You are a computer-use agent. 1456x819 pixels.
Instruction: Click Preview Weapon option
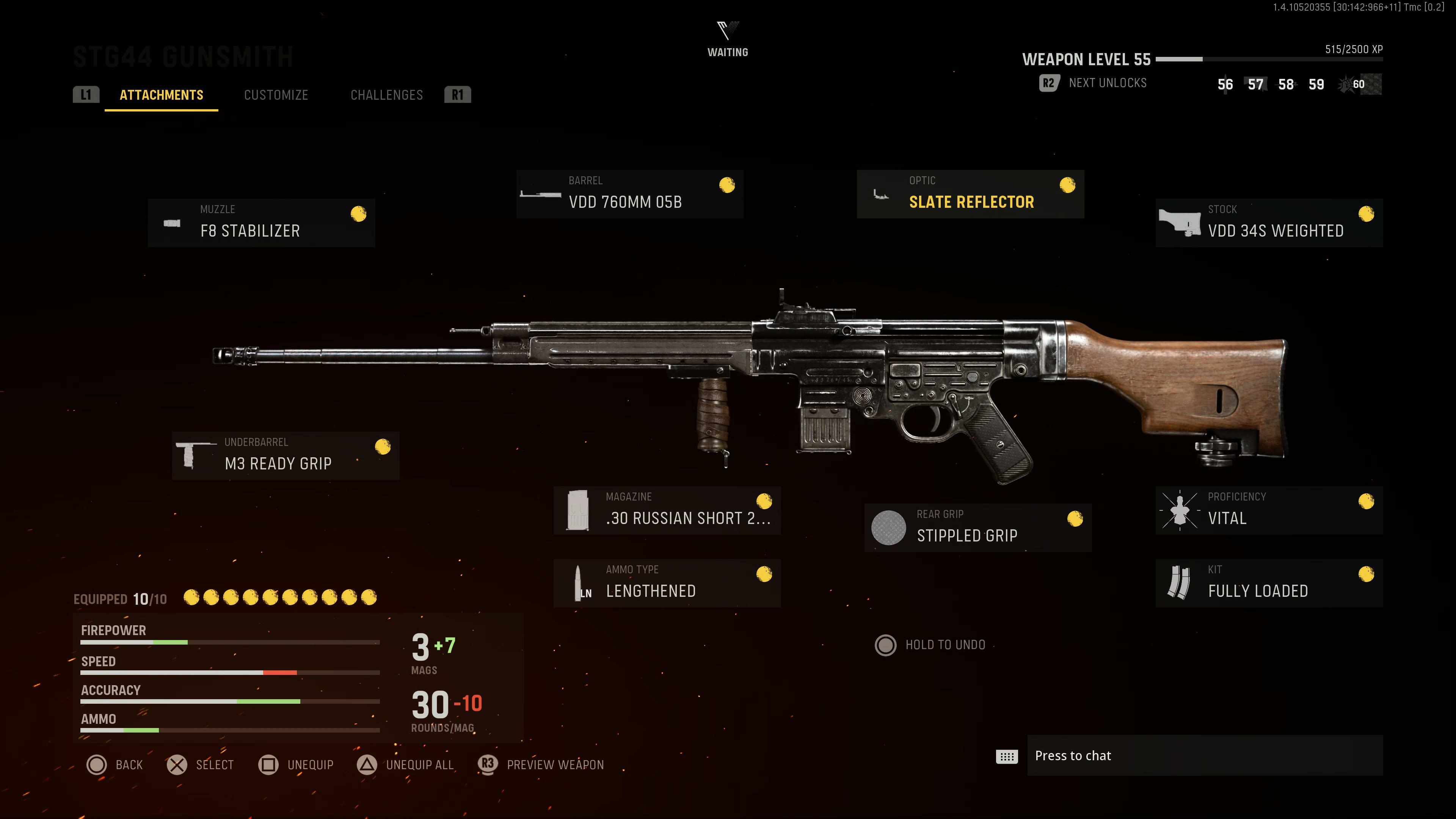pyautogui.click(x=541, y=765)
